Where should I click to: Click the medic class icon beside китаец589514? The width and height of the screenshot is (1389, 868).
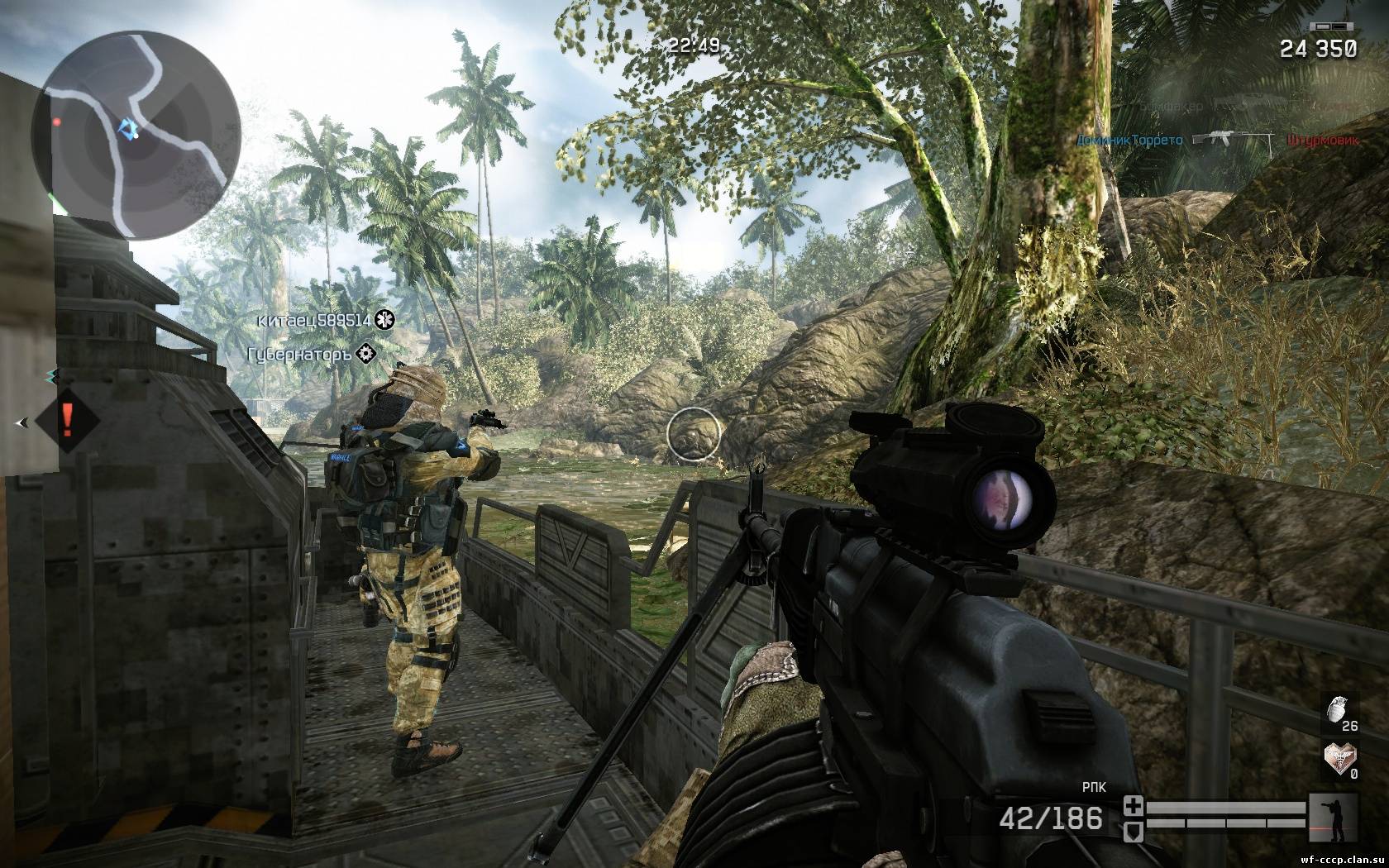point(384,319)
